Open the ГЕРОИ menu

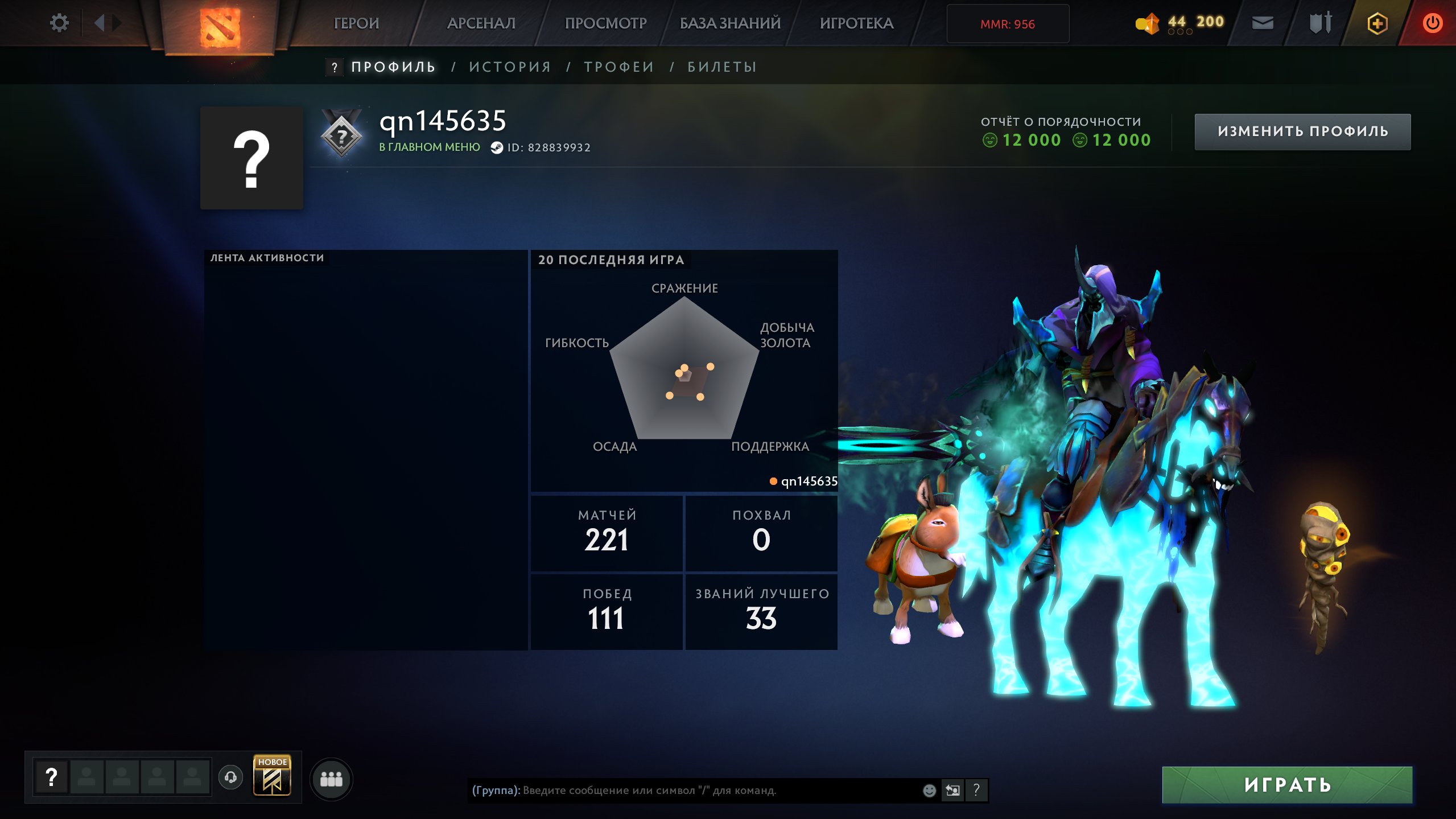pyautogui.click(x=356, y=23)
